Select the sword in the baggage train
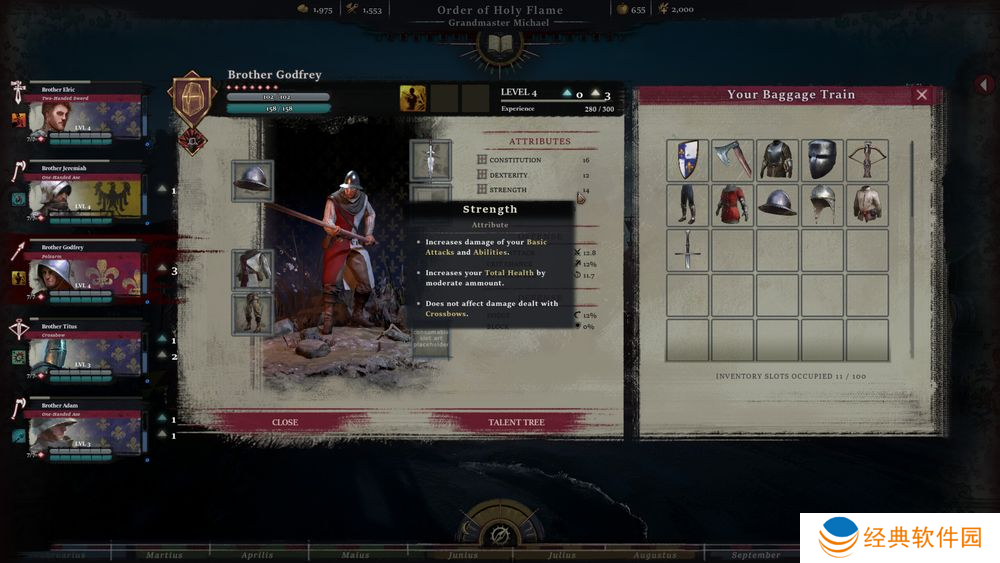Screen dimensions: 1000x563 pyautogui.click(x=687, y=249)
